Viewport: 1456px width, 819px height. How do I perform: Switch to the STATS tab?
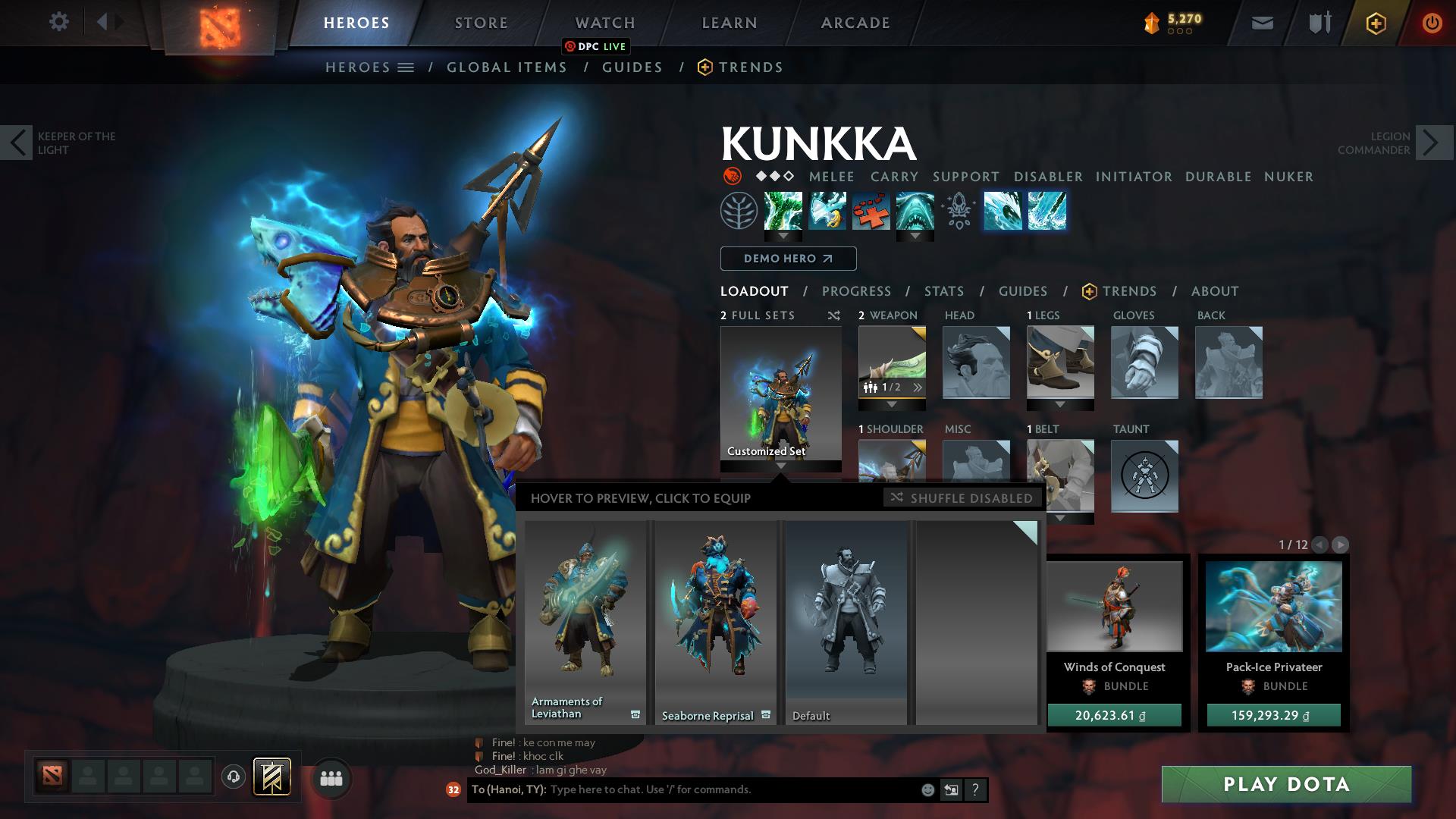pyautogui.click(x=943, y=291)
